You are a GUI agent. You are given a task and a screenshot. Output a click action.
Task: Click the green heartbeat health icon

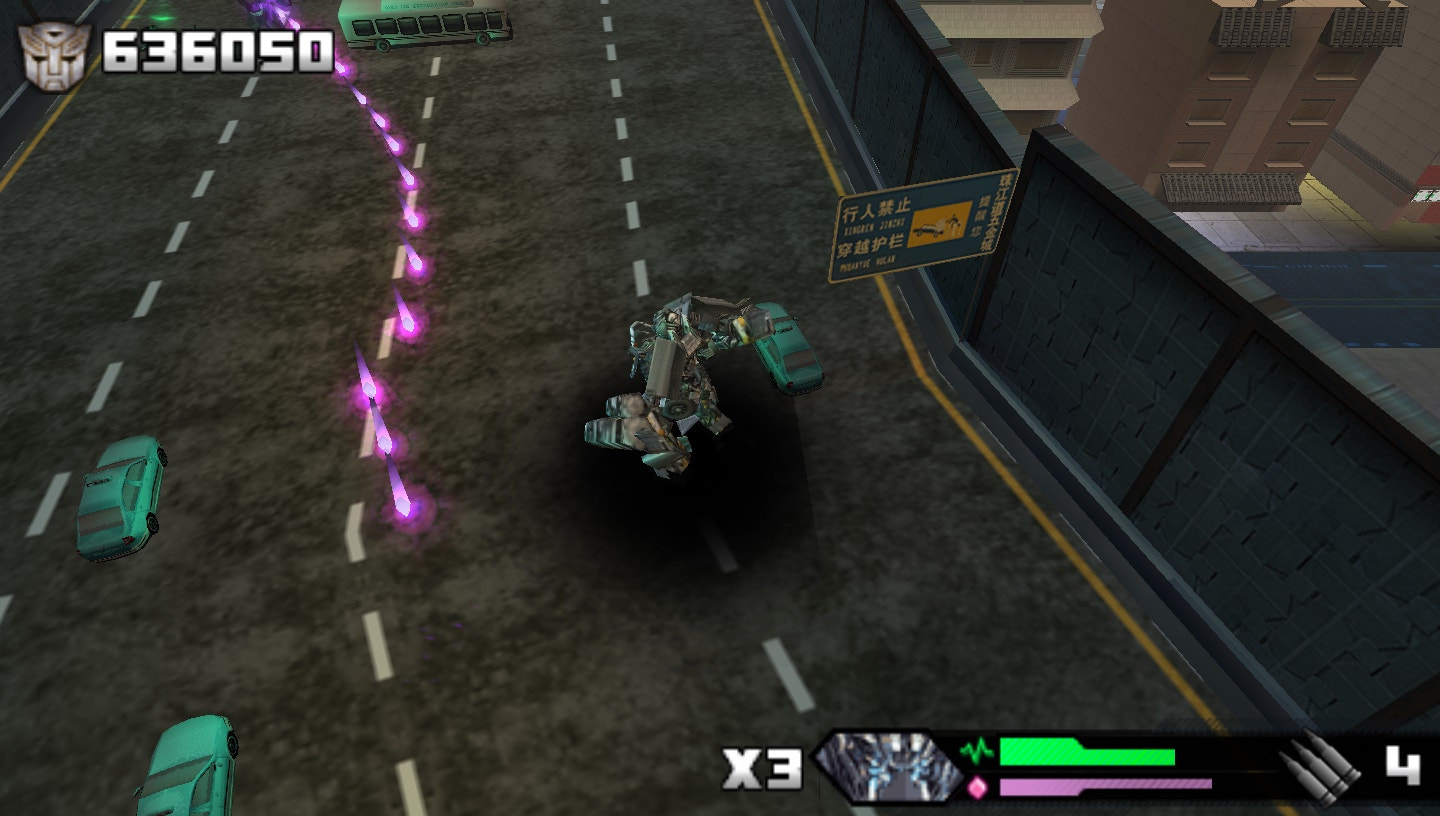coord(976,751)
